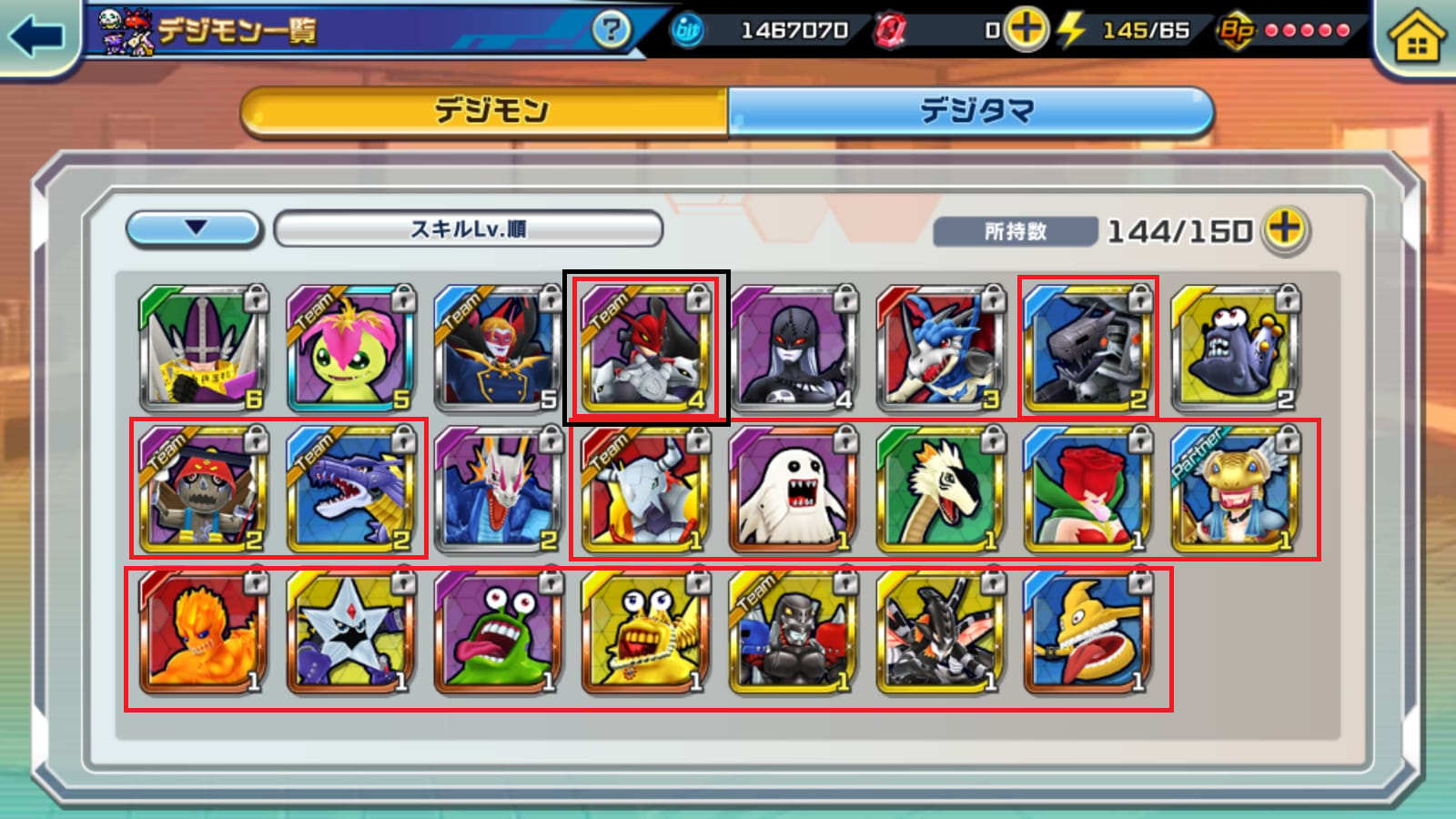
Task: Pick the red-hatted scarecrow Digimon thumbnail
Action: pos(203,490)
